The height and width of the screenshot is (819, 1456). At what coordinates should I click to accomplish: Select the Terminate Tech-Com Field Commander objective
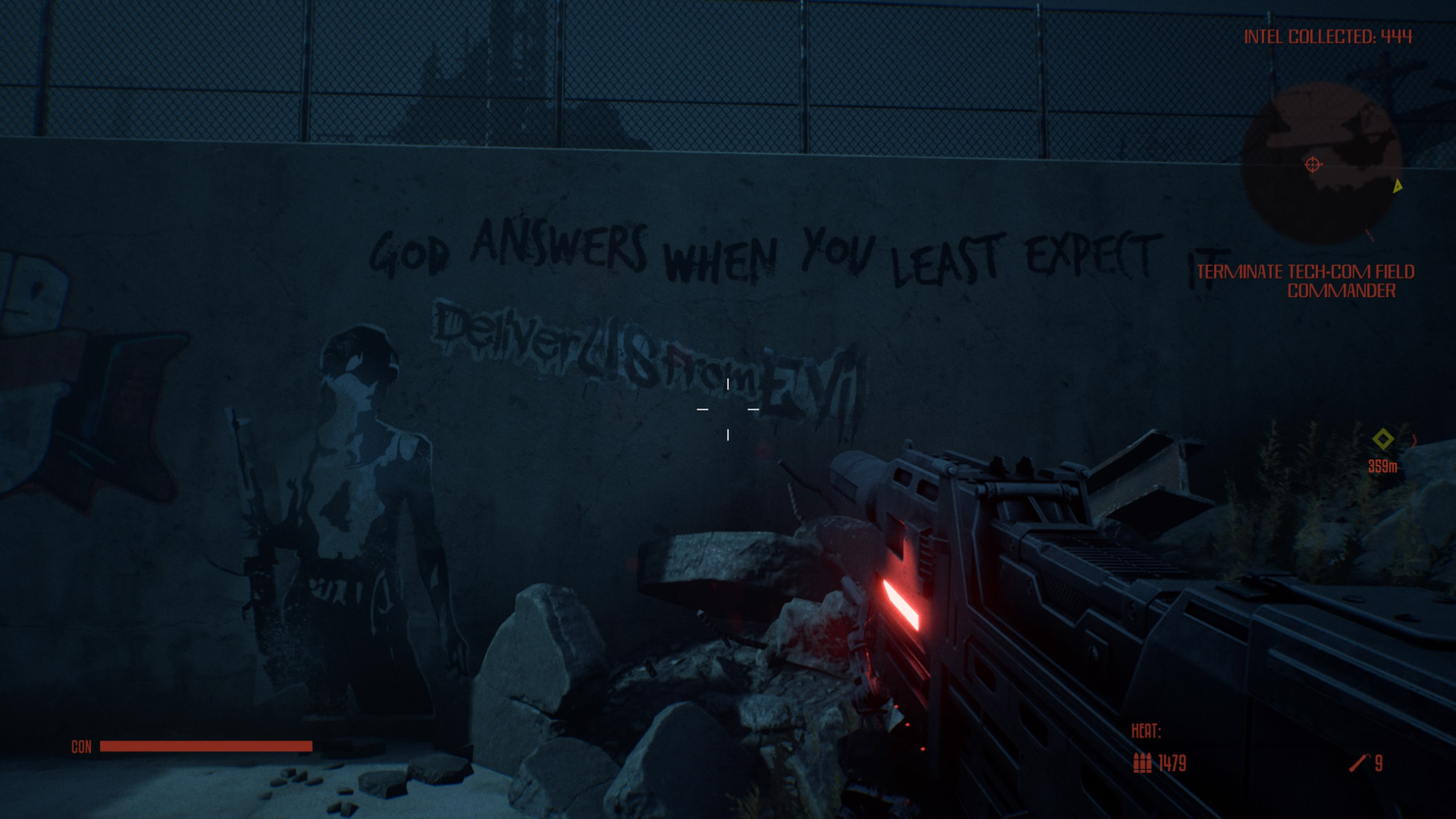click(1305, 281)
